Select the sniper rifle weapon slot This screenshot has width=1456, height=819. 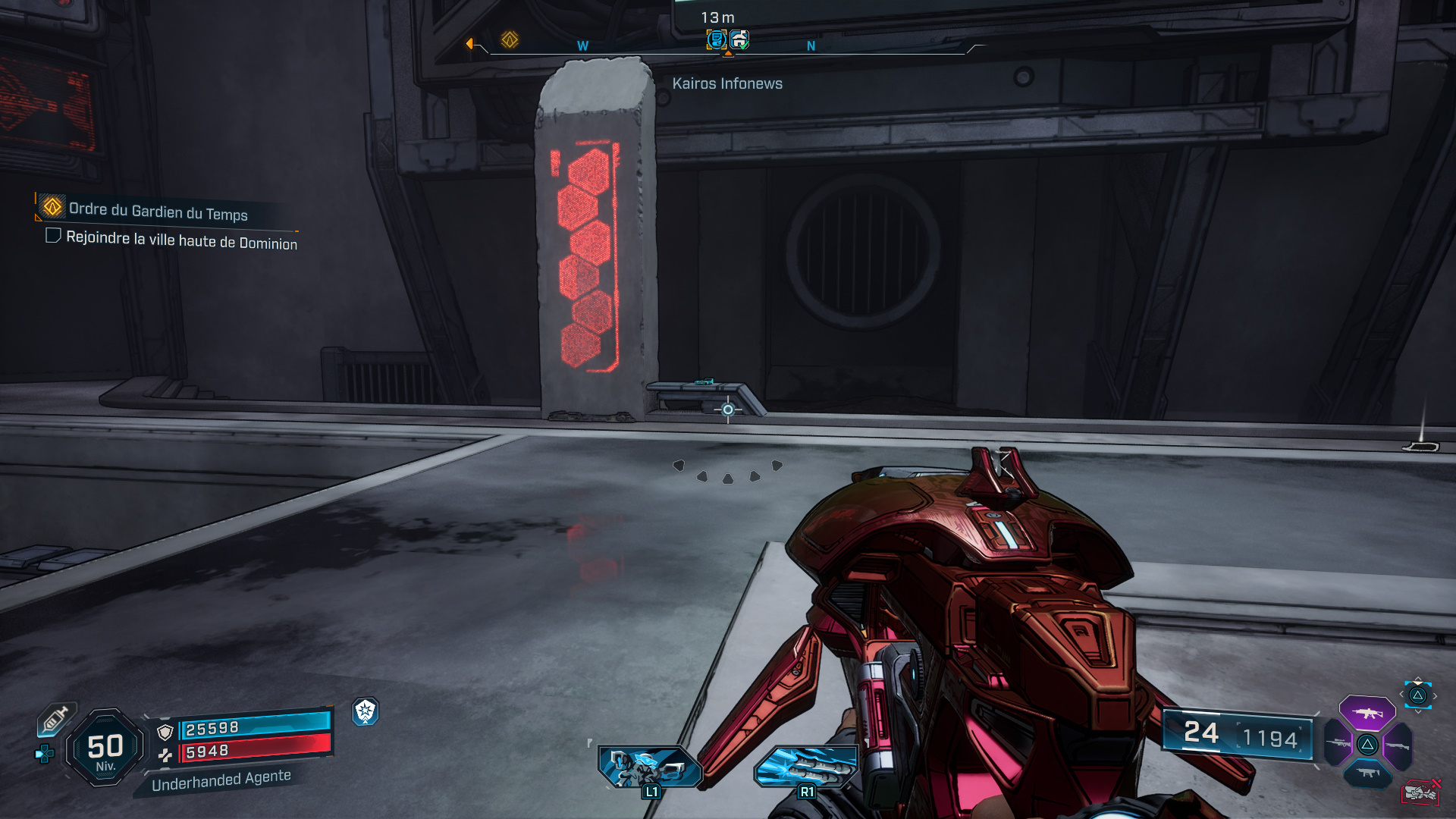pos(1337,743)
